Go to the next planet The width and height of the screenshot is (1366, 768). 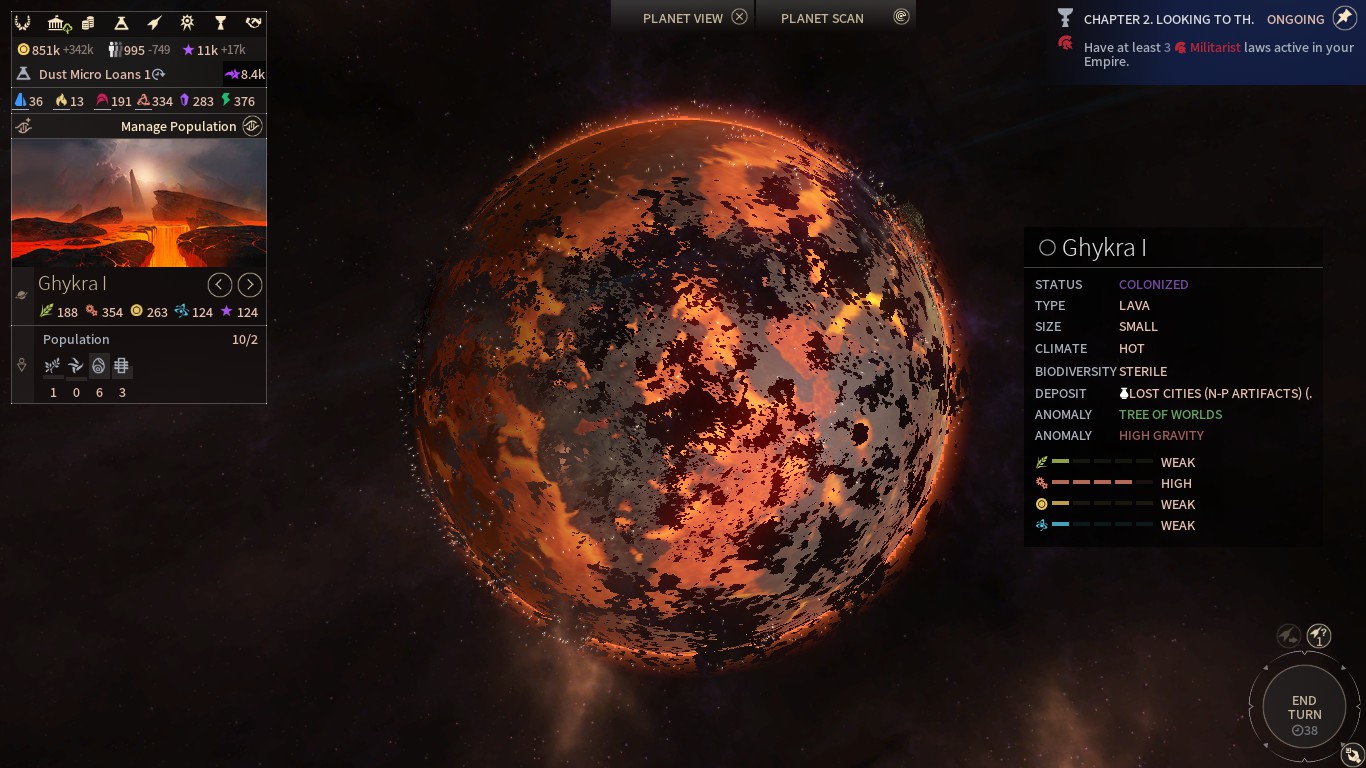pyautogui.click(x=250, y=285)
